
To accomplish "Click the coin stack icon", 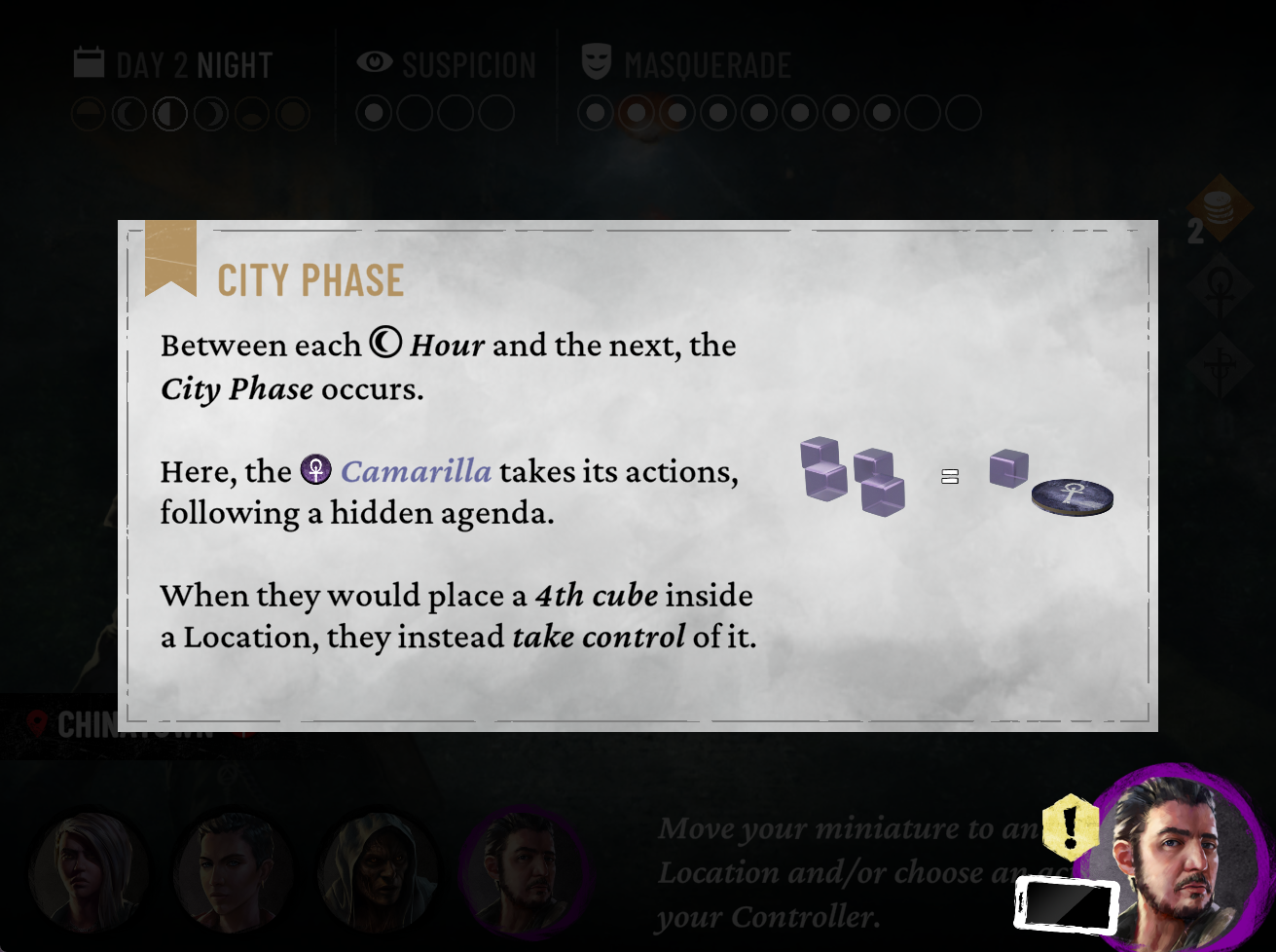I will coord(1218,207).
